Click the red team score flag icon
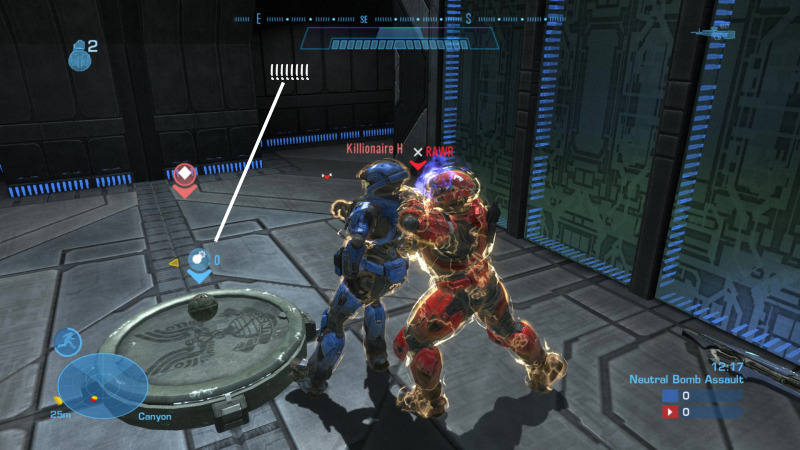Viewport: 800px width, 450px height. tap(669, 411)
